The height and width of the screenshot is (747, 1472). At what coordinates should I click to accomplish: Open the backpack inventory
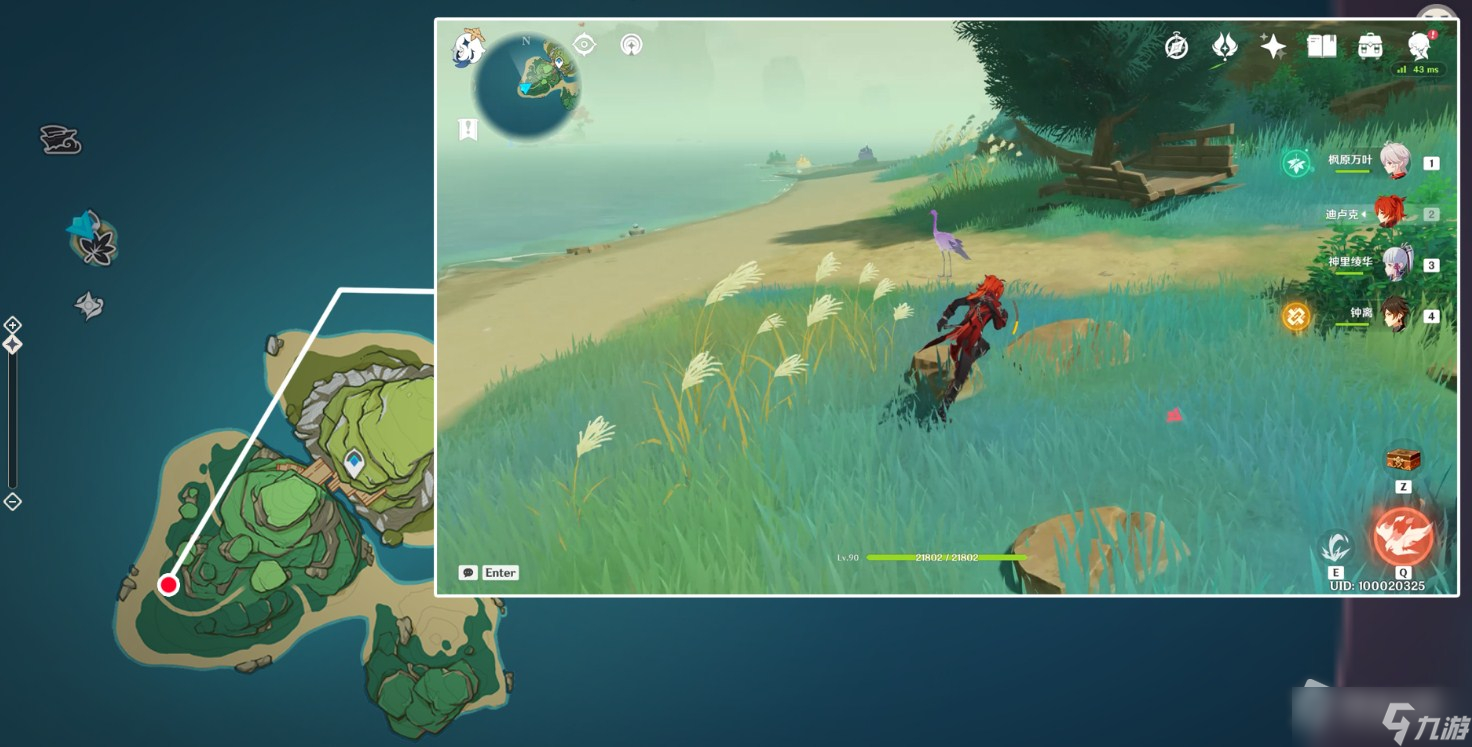(1370, 46)
